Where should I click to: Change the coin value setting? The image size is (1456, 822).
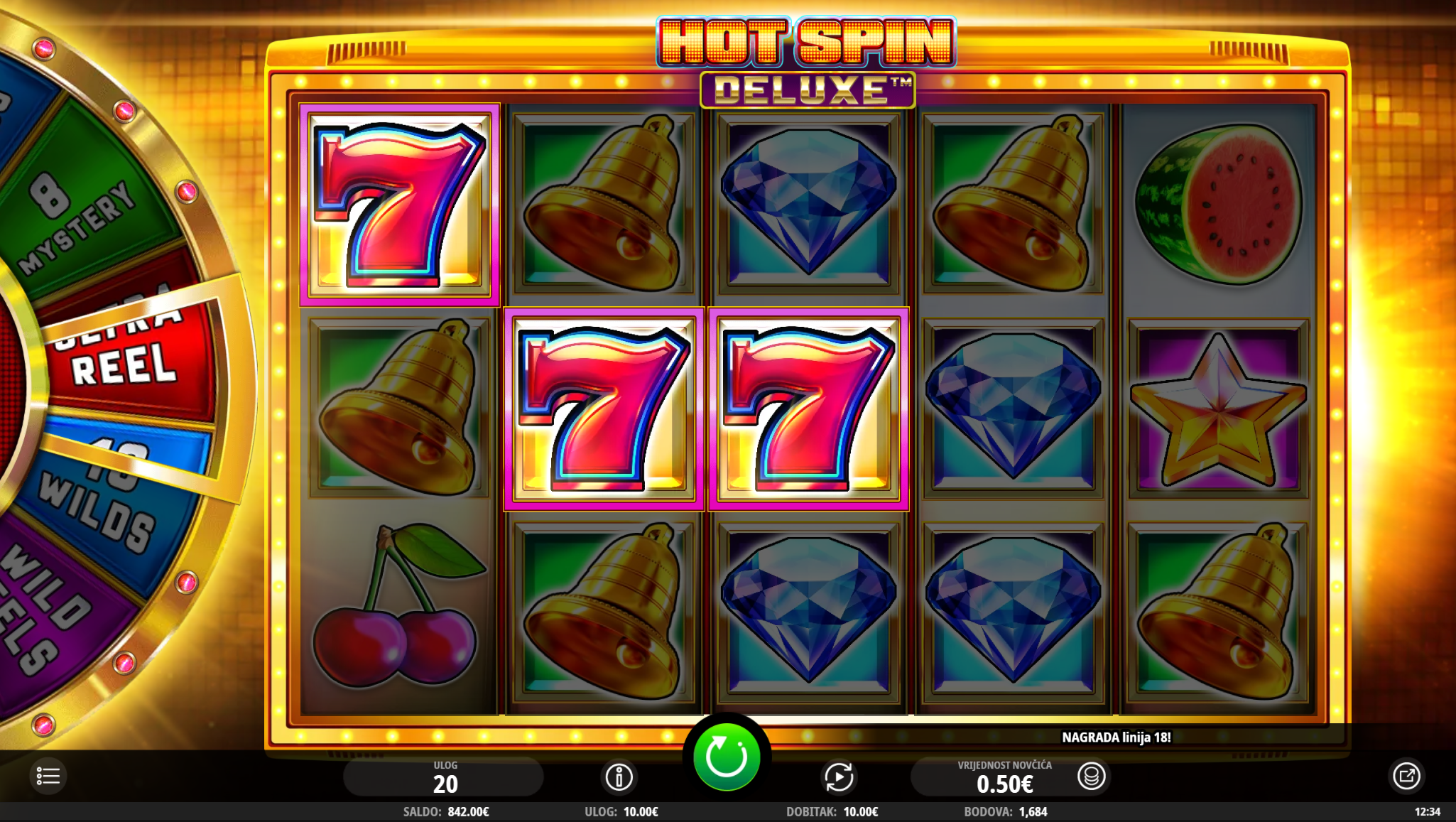(1091, 777)
